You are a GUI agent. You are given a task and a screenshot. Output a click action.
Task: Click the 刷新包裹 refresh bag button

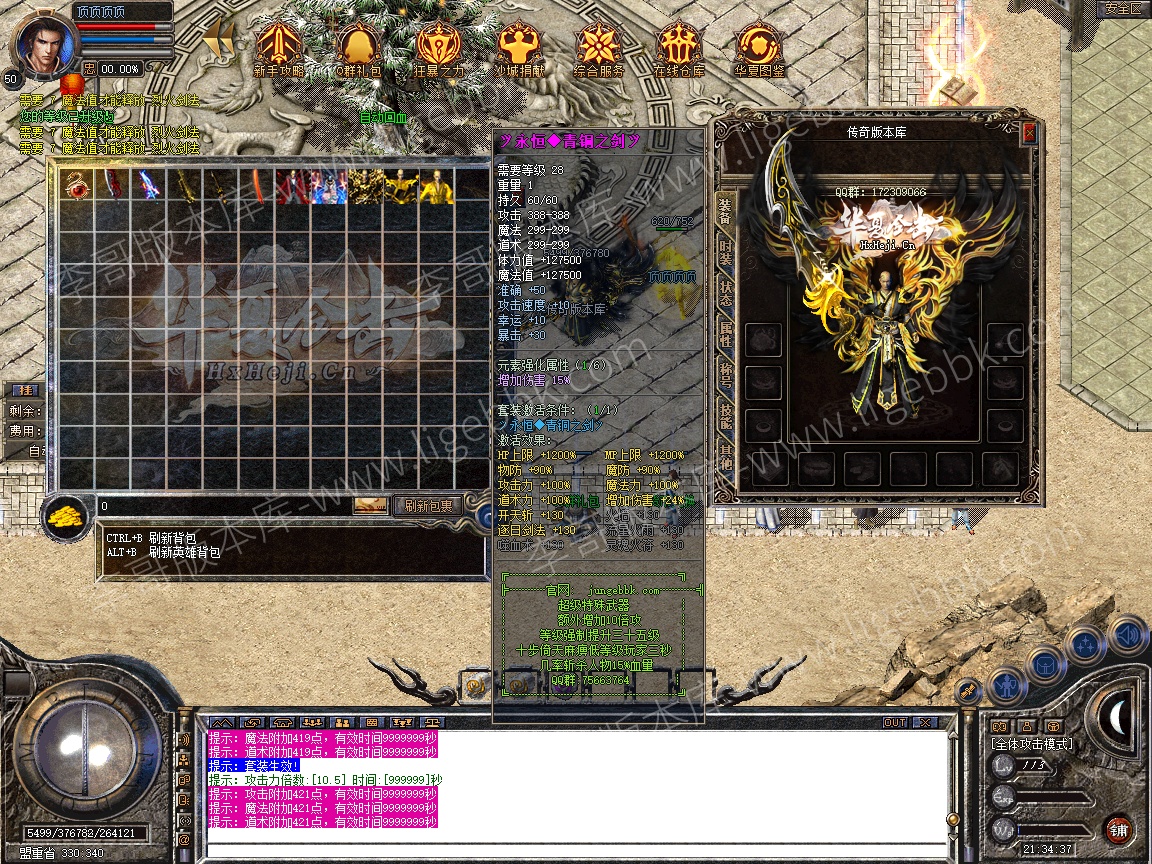tap(428, 506)
